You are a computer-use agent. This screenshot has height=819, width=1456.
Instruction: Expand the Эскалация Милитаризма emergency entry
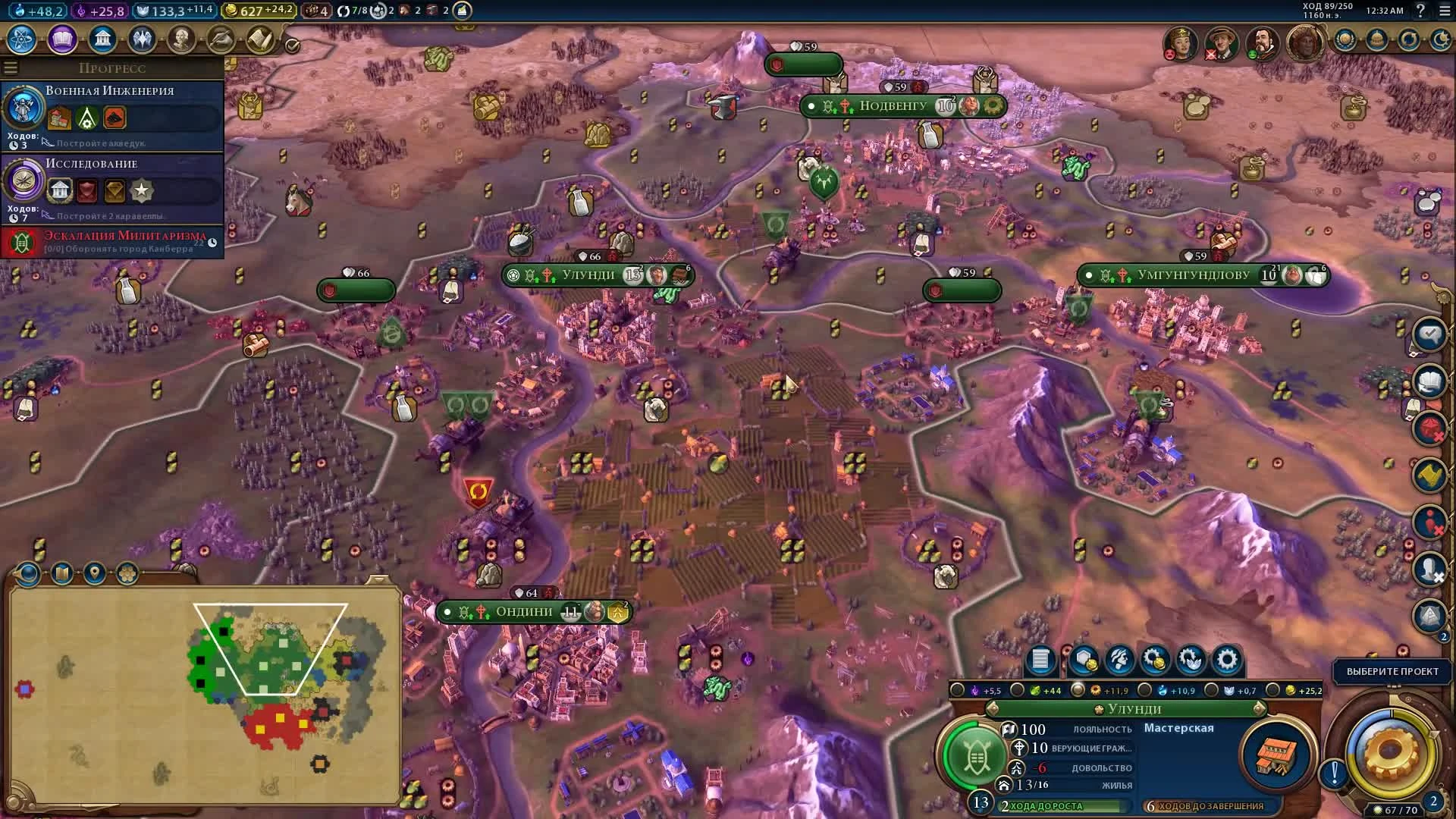tap(112, 243)
